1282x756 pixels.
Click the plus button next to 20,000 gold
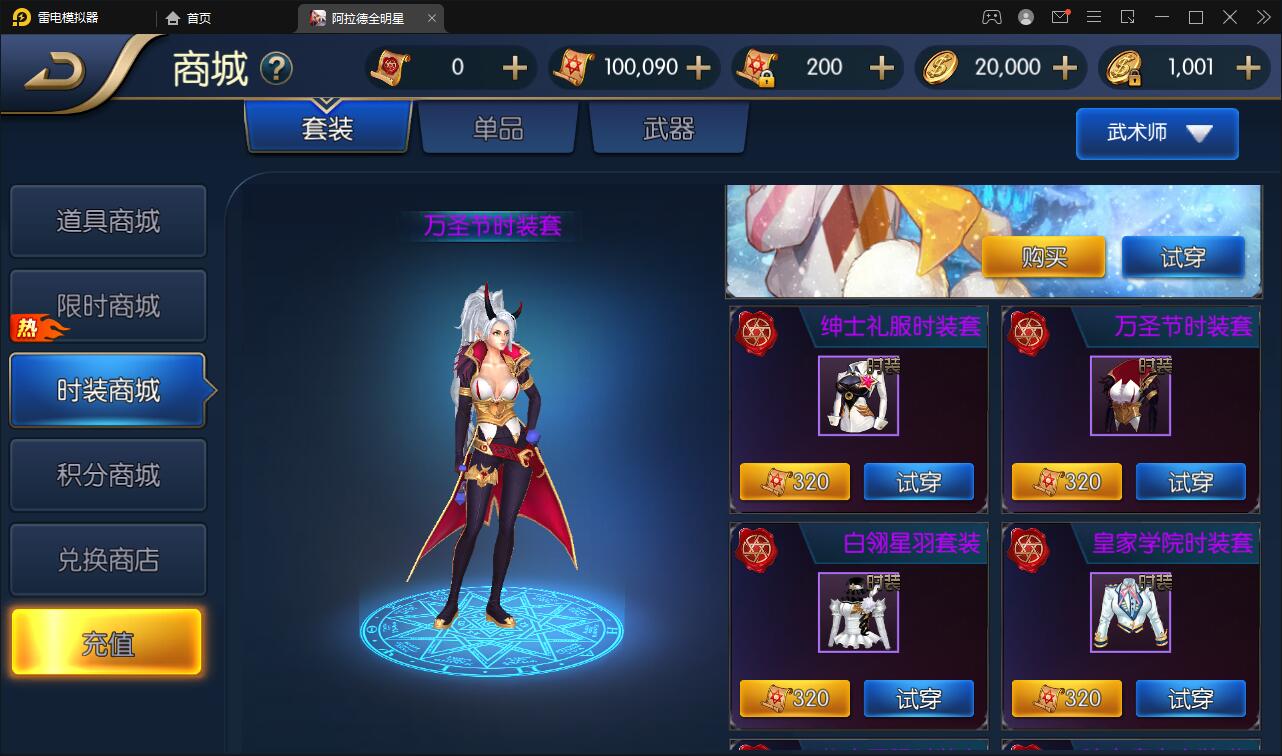point(1063,67)
